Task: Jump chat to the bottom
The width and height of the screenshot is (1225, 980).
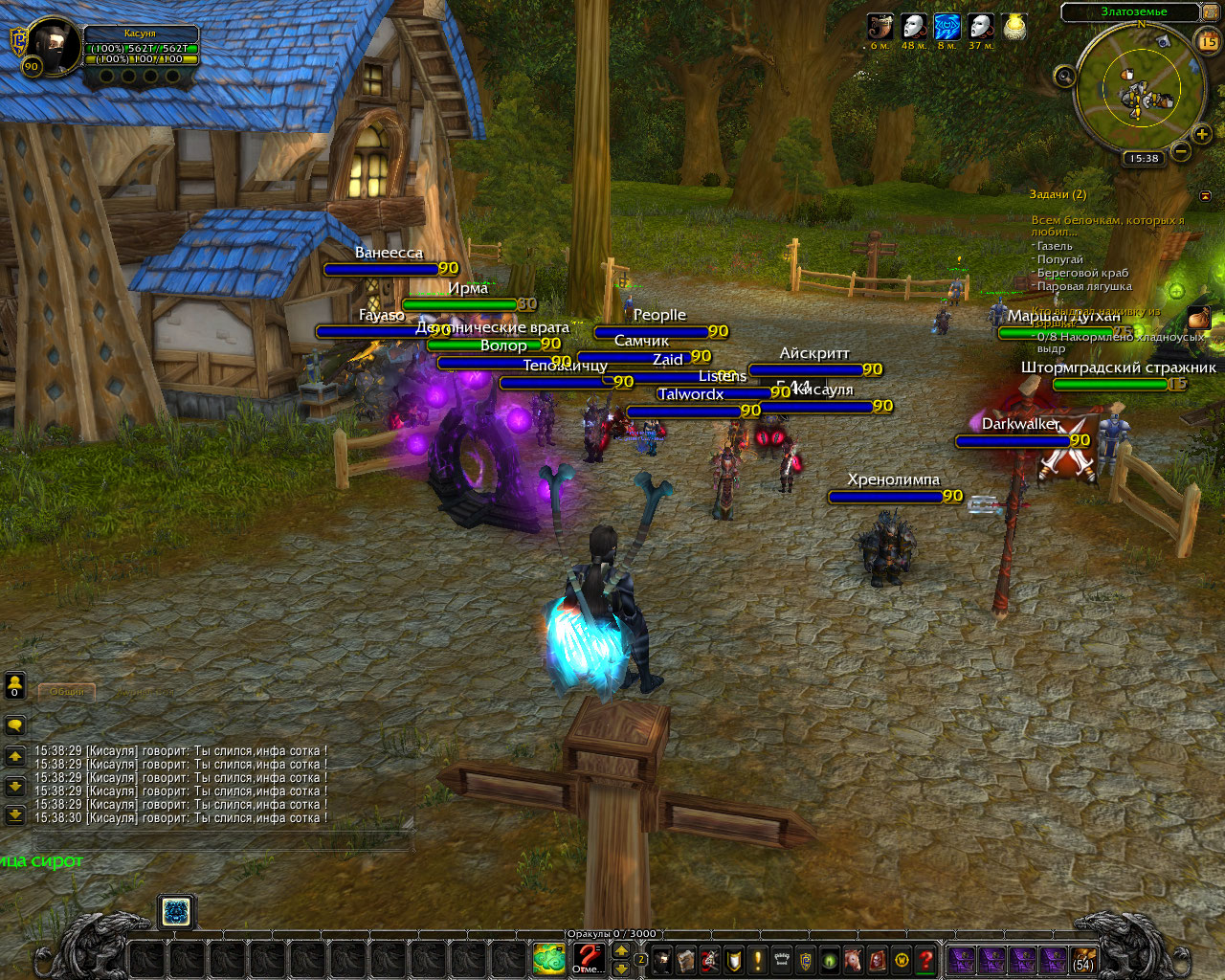Action: 15,814
